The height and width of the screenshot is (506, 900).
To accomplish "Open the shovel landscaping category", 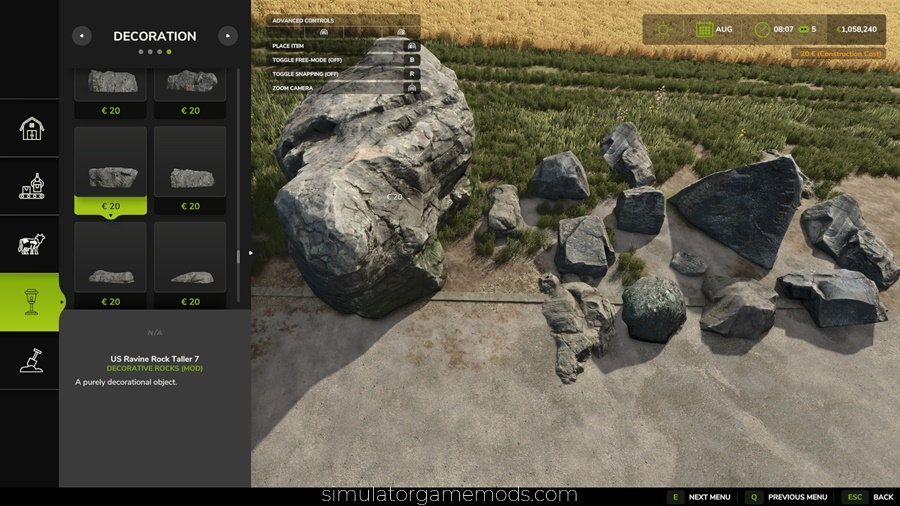I will pos(31,360).
